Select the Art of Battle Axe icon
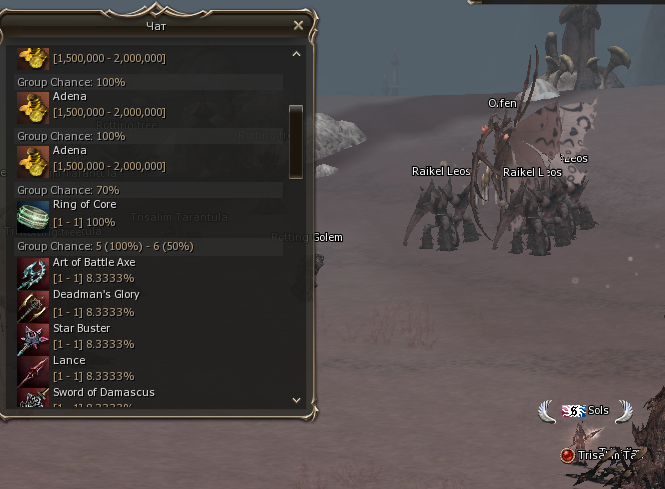Image resolution: width=665 pixels, height=489 pixels. (33, 271)
